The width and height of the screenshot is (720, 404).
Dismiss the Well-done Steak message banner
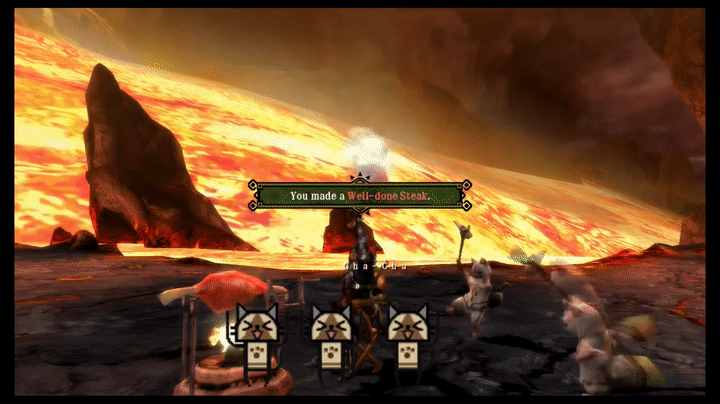click(x=359, y=195)
